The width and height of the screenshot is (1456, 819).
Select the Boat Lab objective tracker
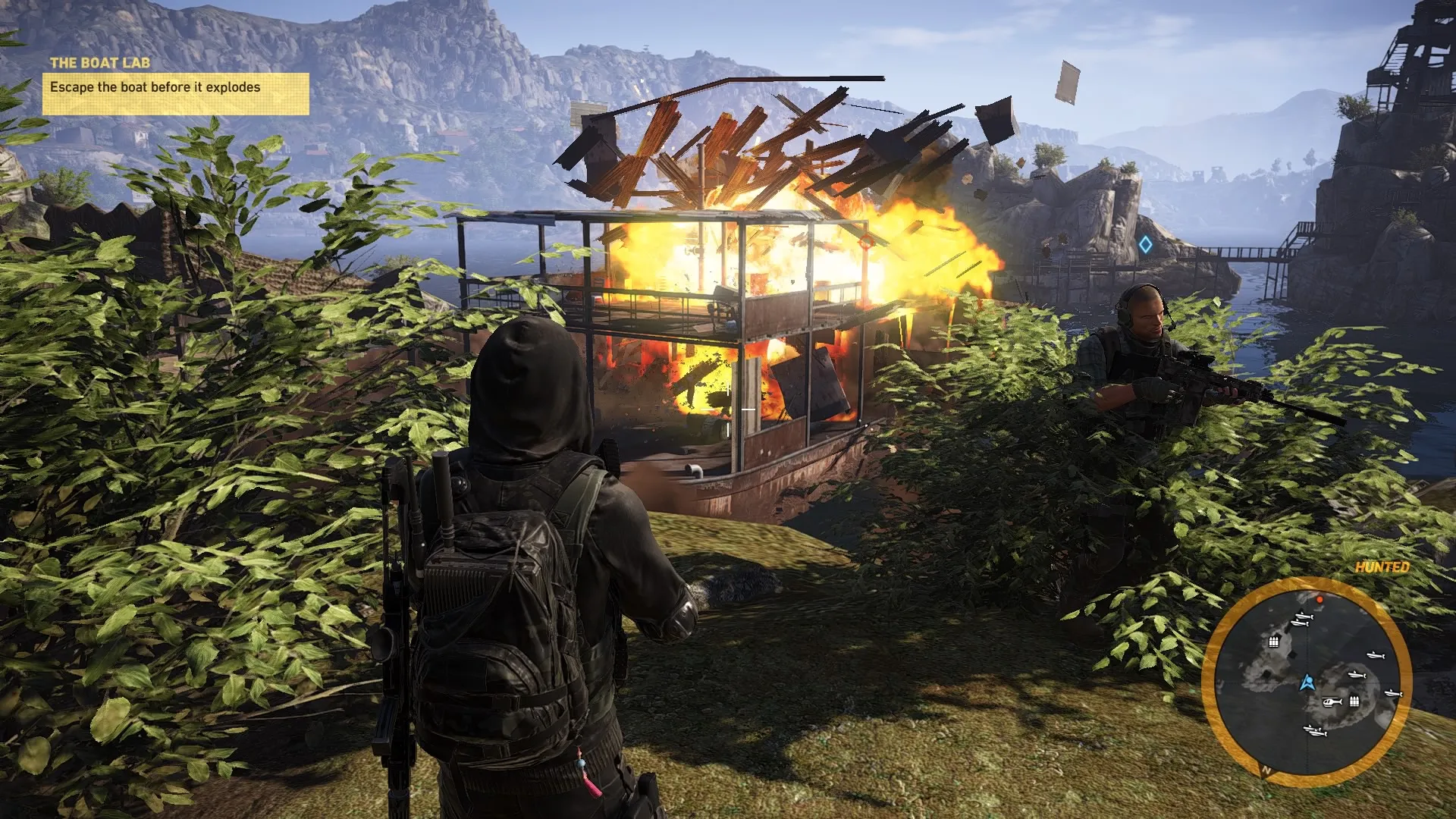(x=175, y=87)
